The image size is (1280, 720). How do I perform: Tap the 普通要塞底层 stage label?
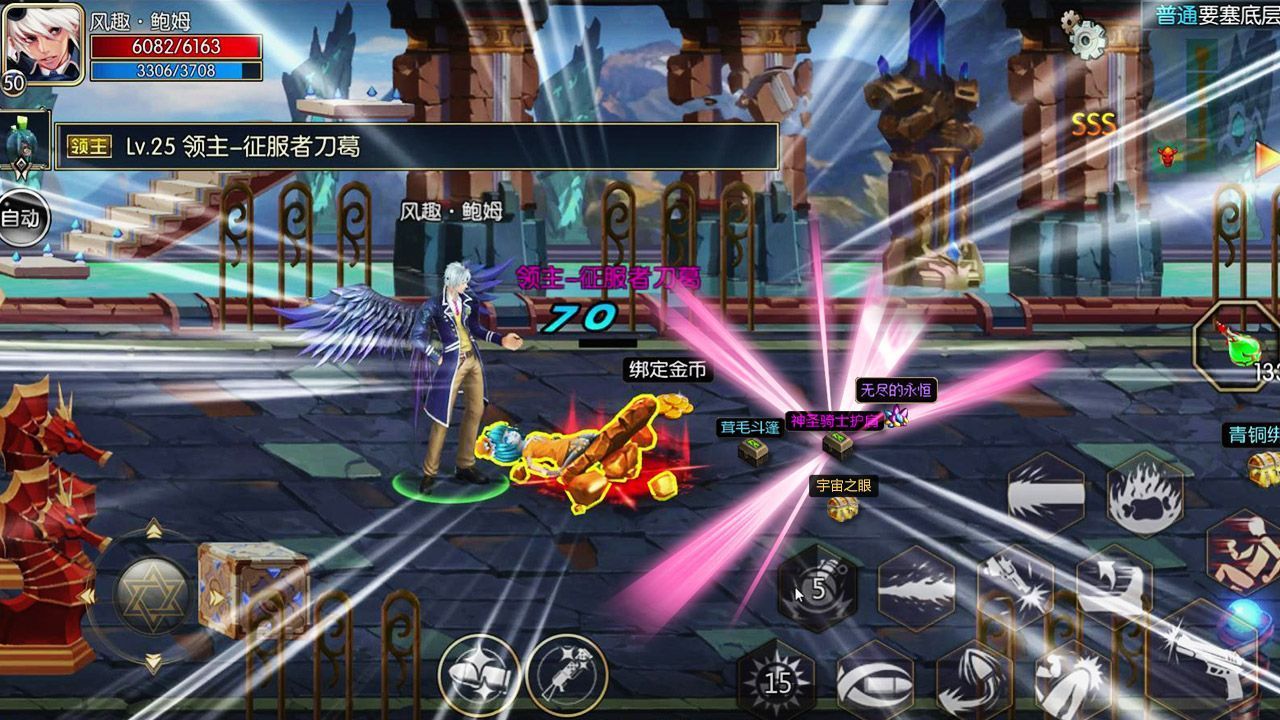(x=1210, y=15)
